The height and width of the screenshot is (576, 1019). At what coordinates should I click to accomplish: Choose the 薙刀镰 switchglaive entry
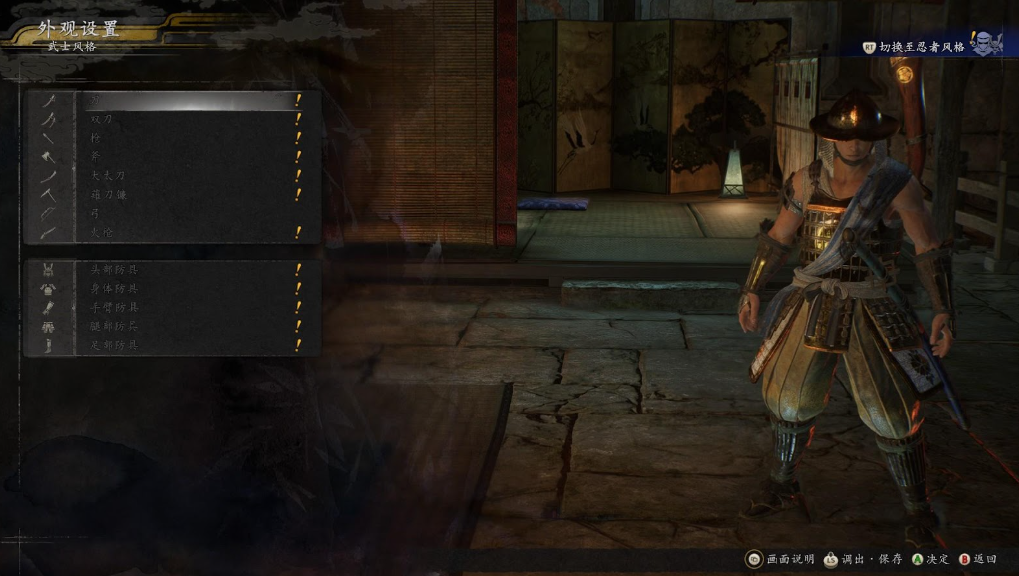170,195
